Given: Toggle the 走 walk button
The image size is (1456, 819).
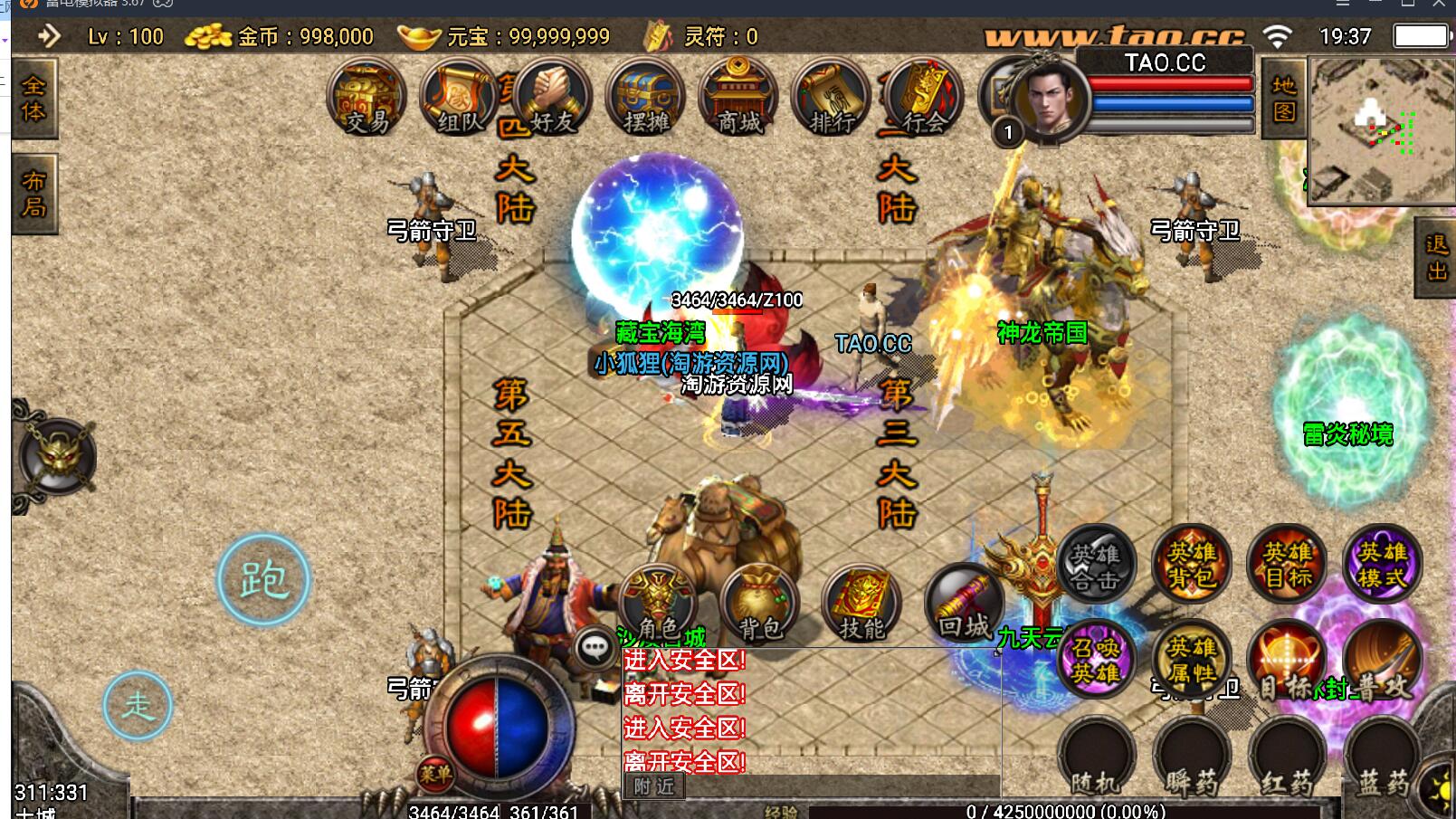Looking at the screenshot, I should (138, 705).
